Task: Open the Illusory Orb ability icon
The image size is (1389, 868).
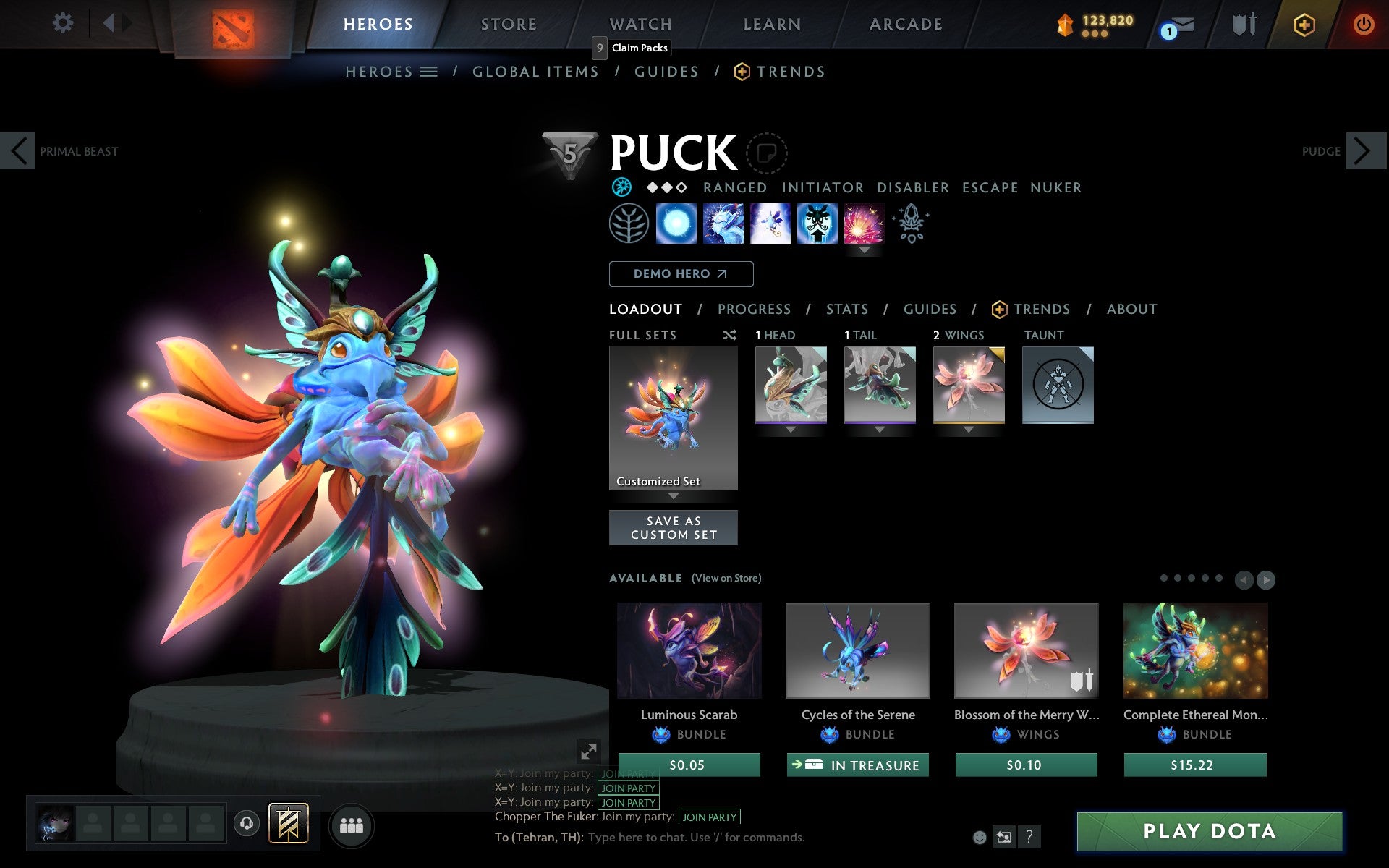Action: (x=676, y=224)
